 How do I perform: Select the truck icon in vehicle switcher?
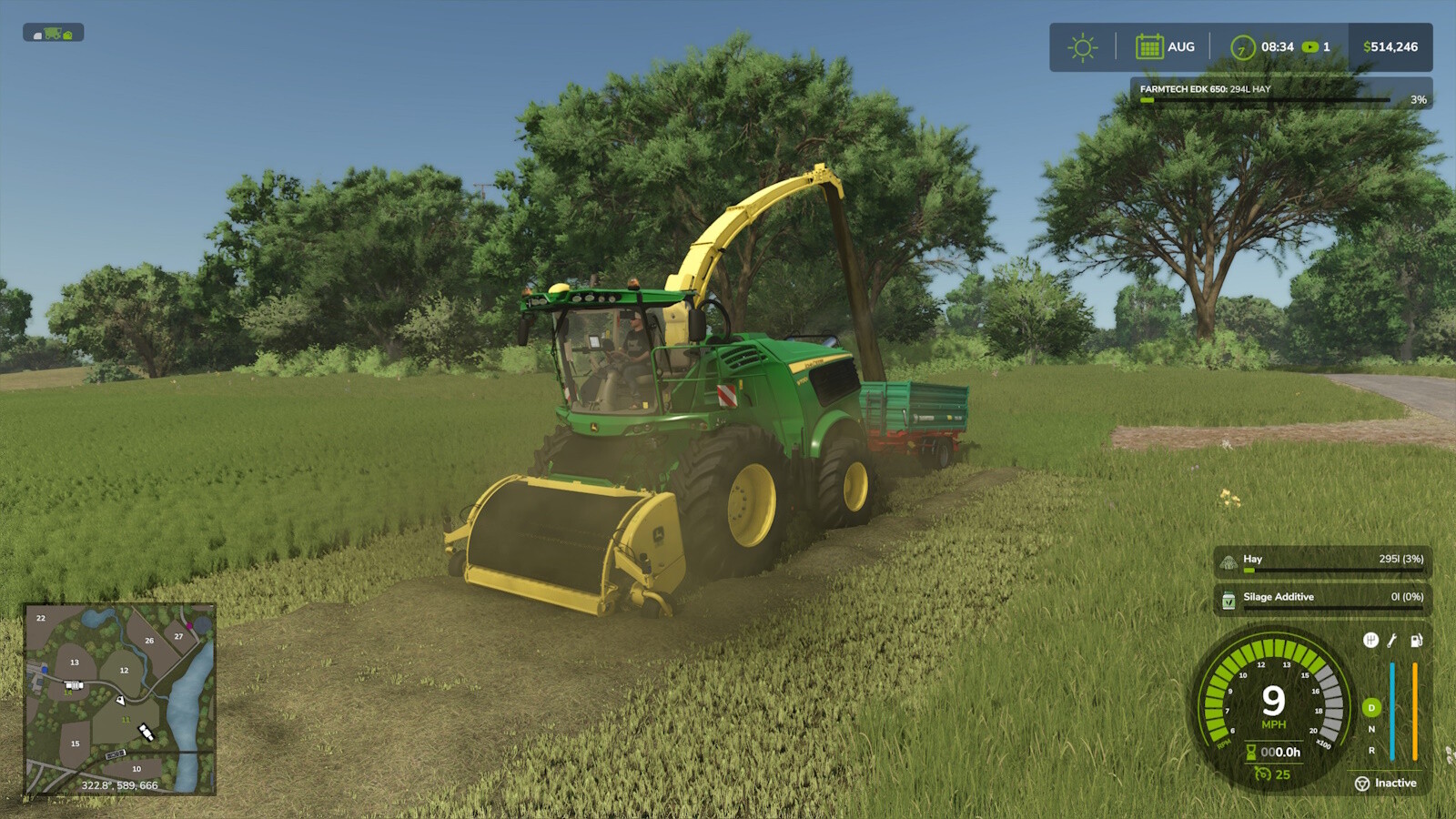coord(68,35)
